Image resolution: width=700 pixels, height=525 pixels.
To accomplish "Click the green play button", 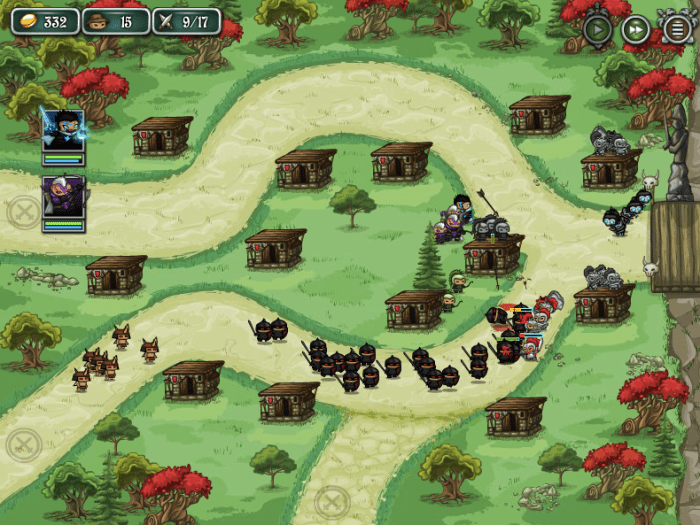I will [598, 29].
